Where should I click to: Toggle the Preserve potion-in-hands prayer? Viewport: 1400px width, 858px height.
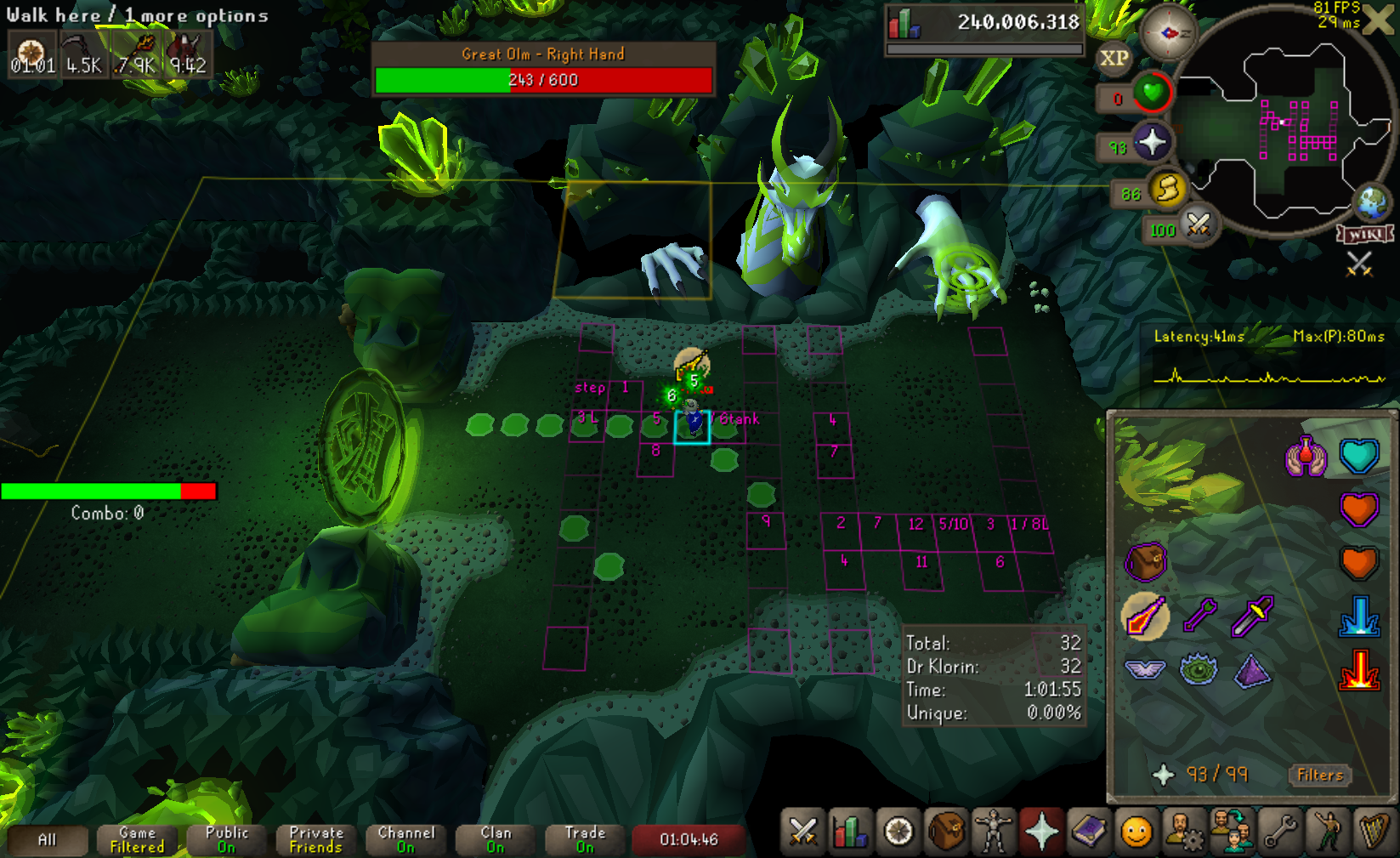(x=1306, y=456)
